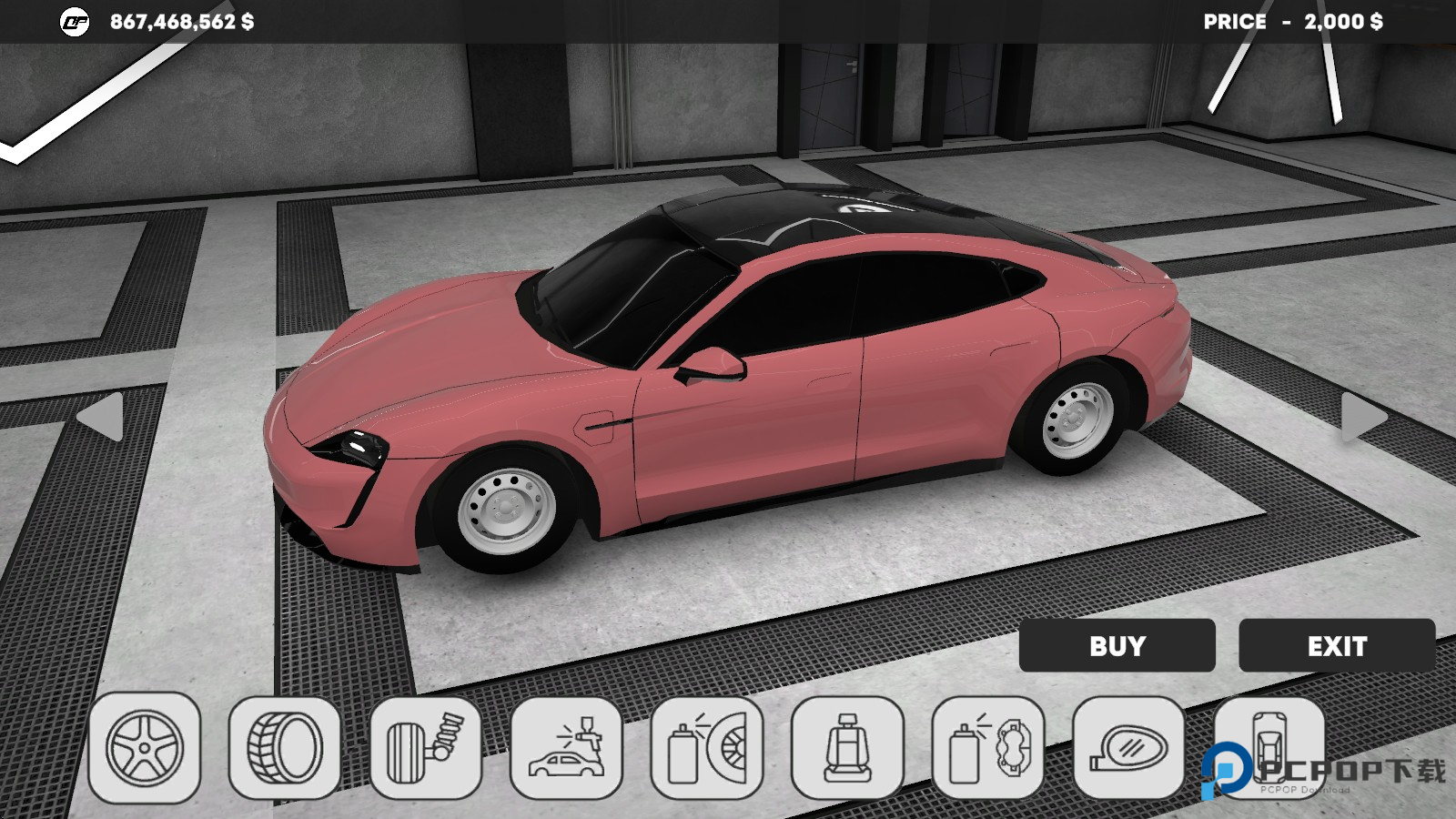Exit the customization garage
1456x819 pixels.
pos(1337,646)
